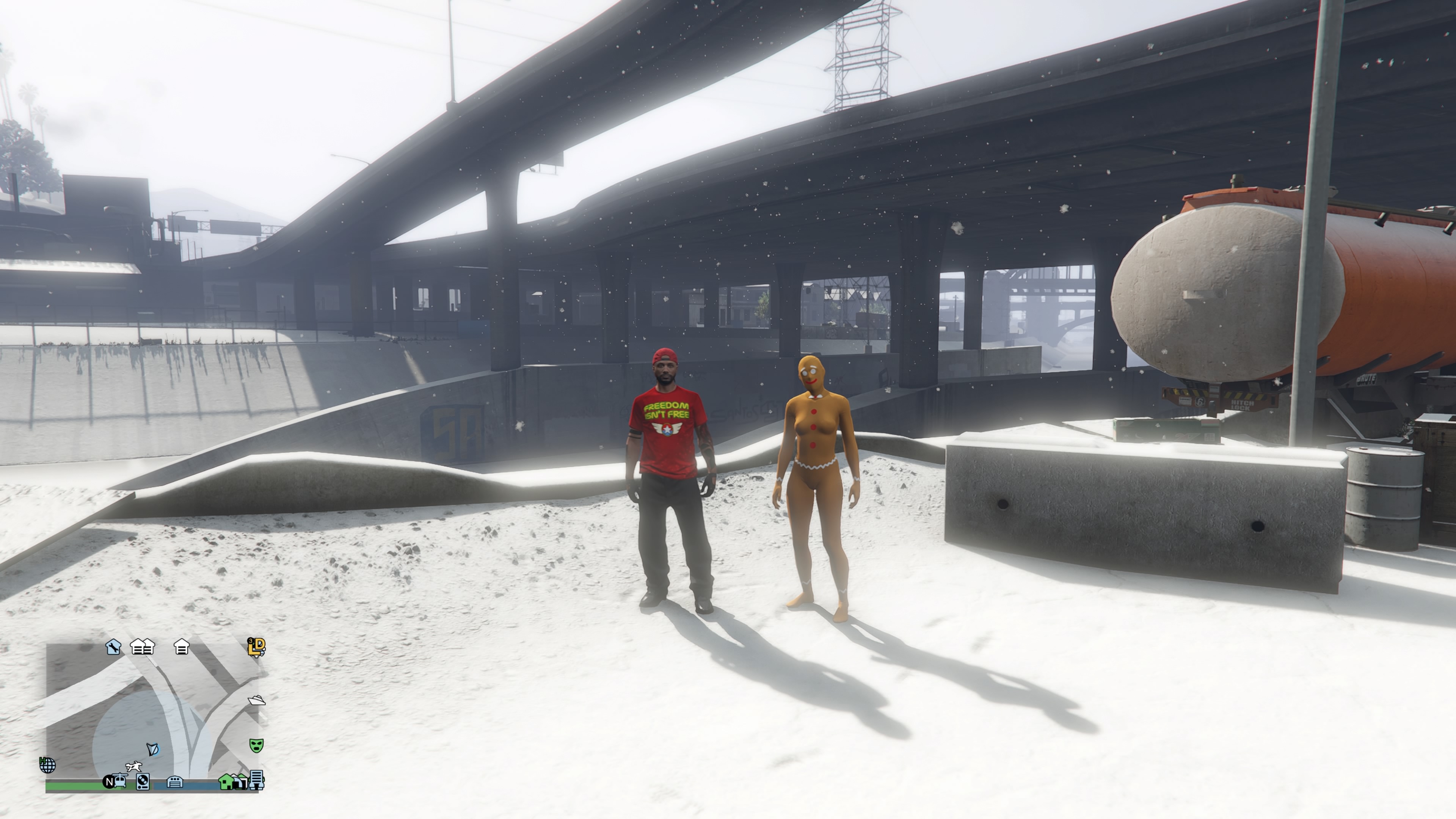This screenshot has height=819, width=1456.
Task: Select the blue helicopter blip
Action: 120,781
